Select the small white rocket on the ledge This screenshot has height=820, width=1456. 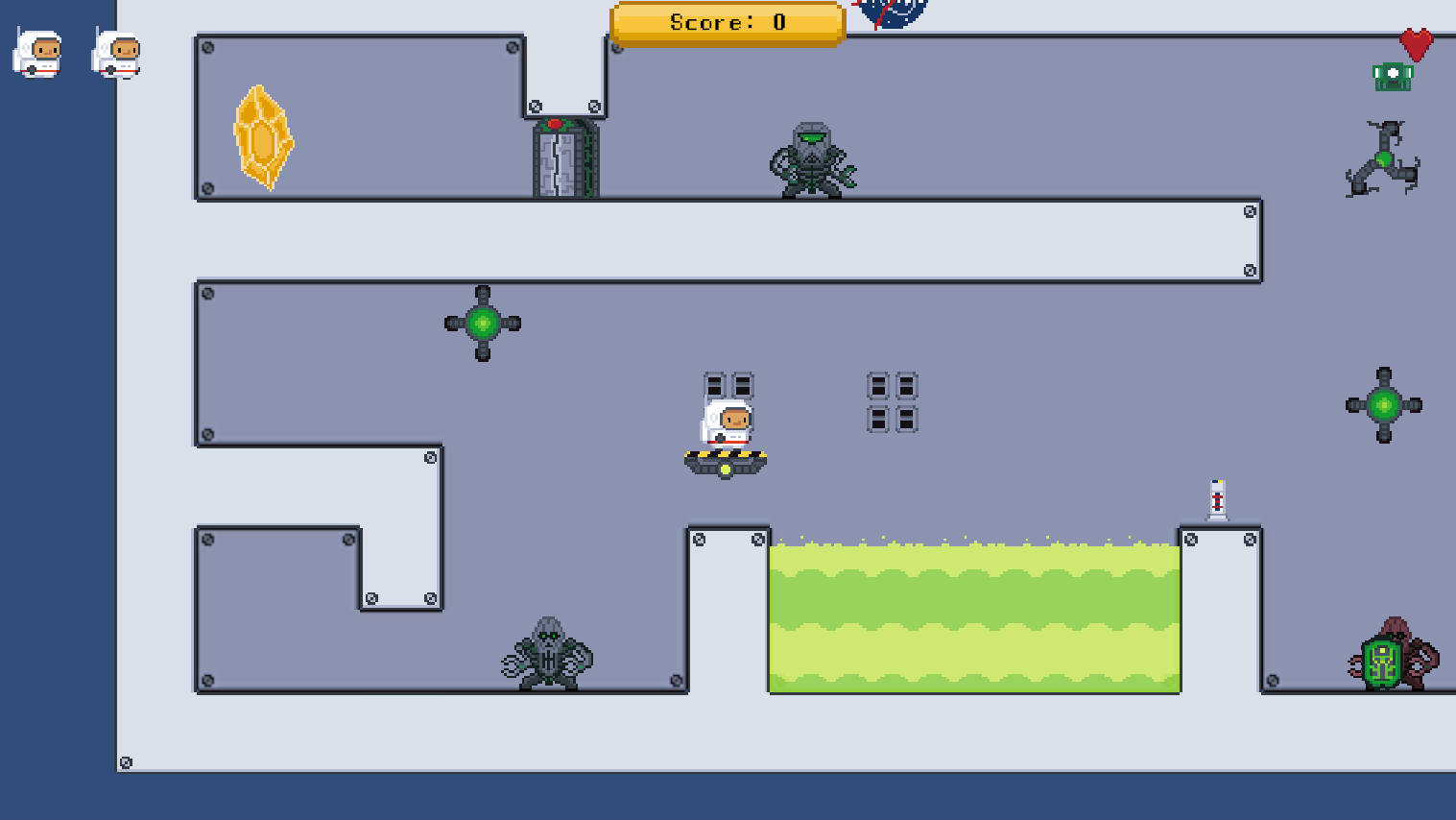click(x=1216, y=498)
